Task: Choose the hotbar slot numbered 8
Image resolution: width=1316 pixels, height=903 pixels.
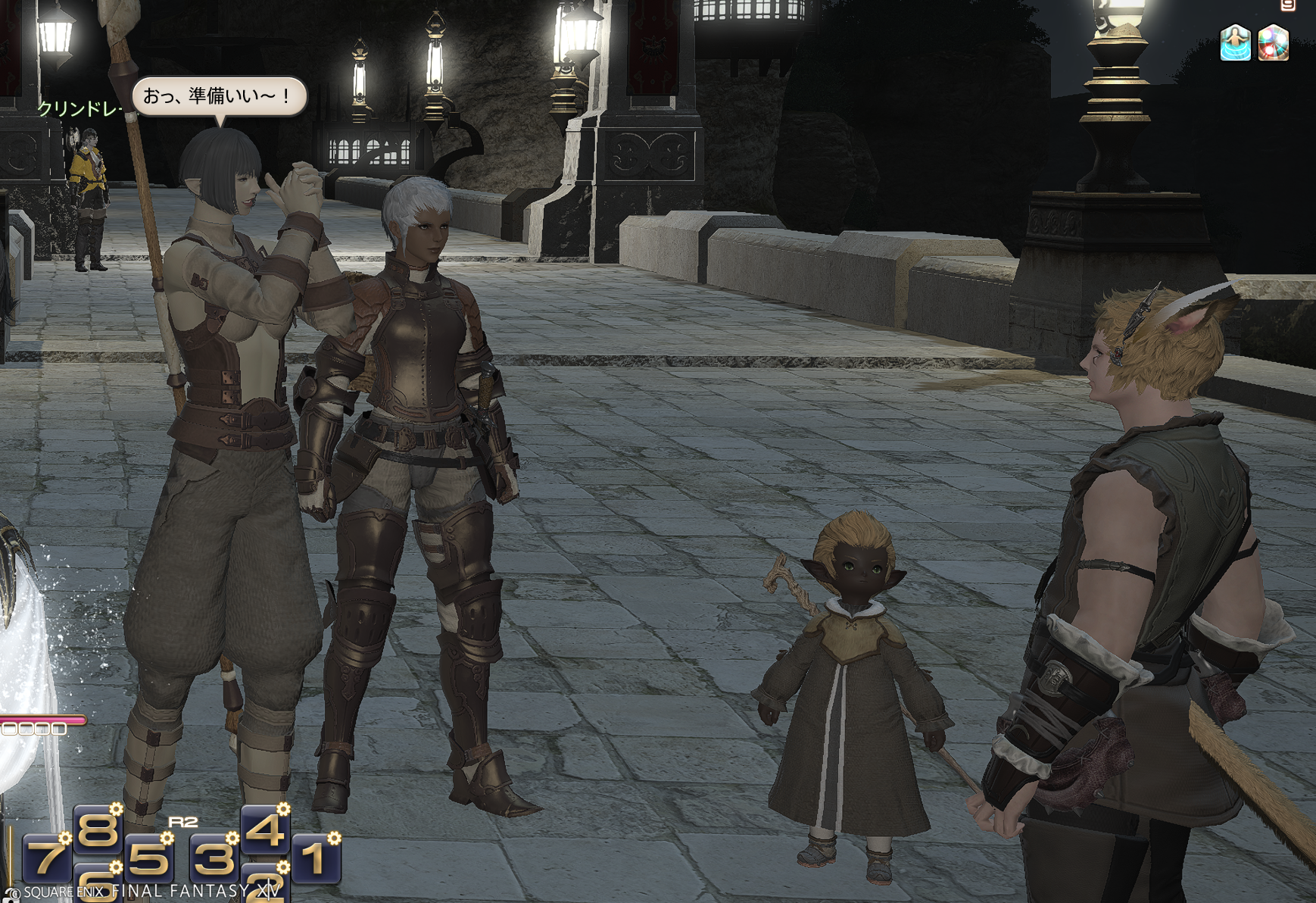Action: pos(98,828)
